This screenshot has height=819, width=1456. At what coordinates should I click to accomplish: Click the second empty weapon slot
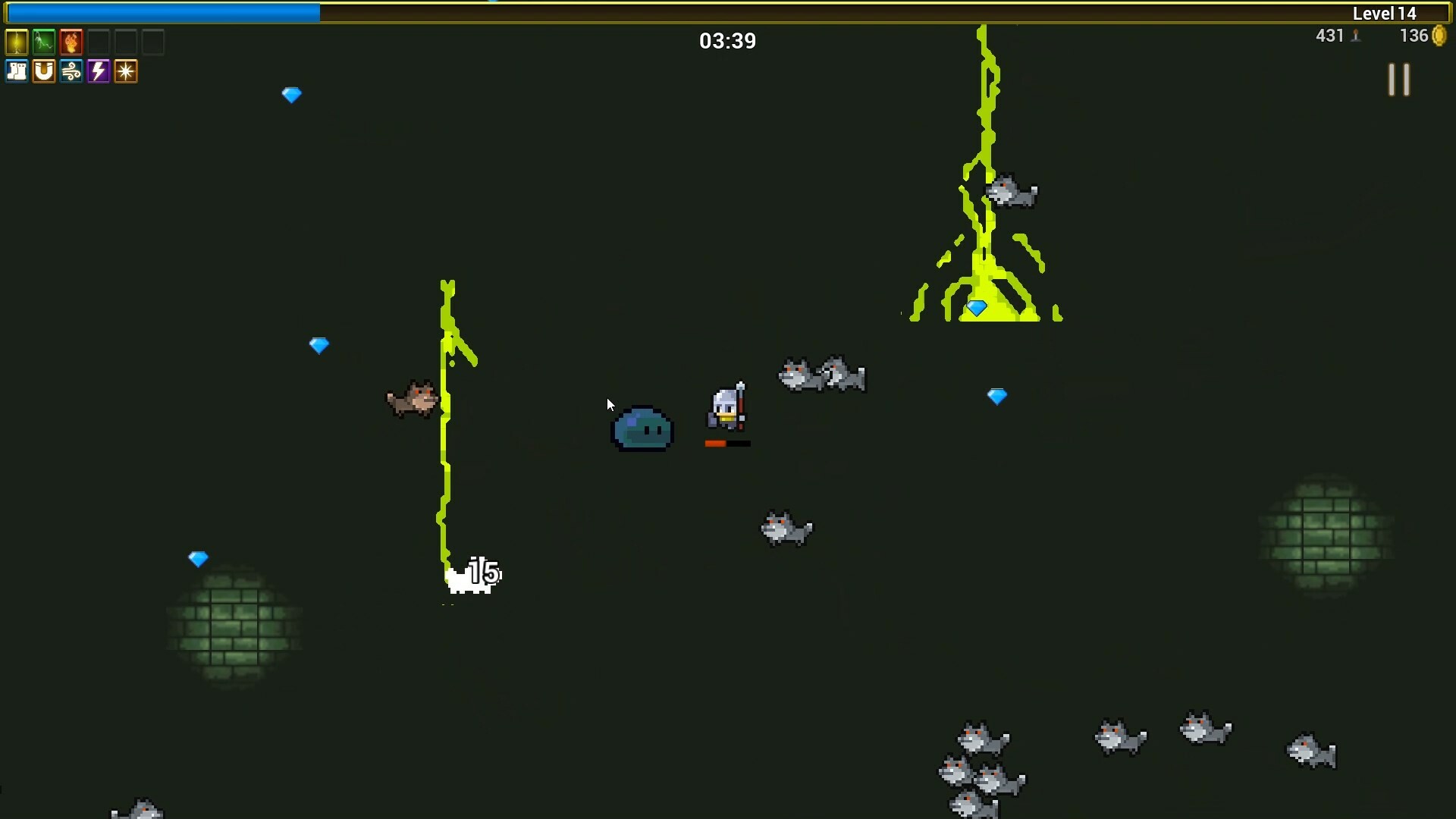coord(126,42)
